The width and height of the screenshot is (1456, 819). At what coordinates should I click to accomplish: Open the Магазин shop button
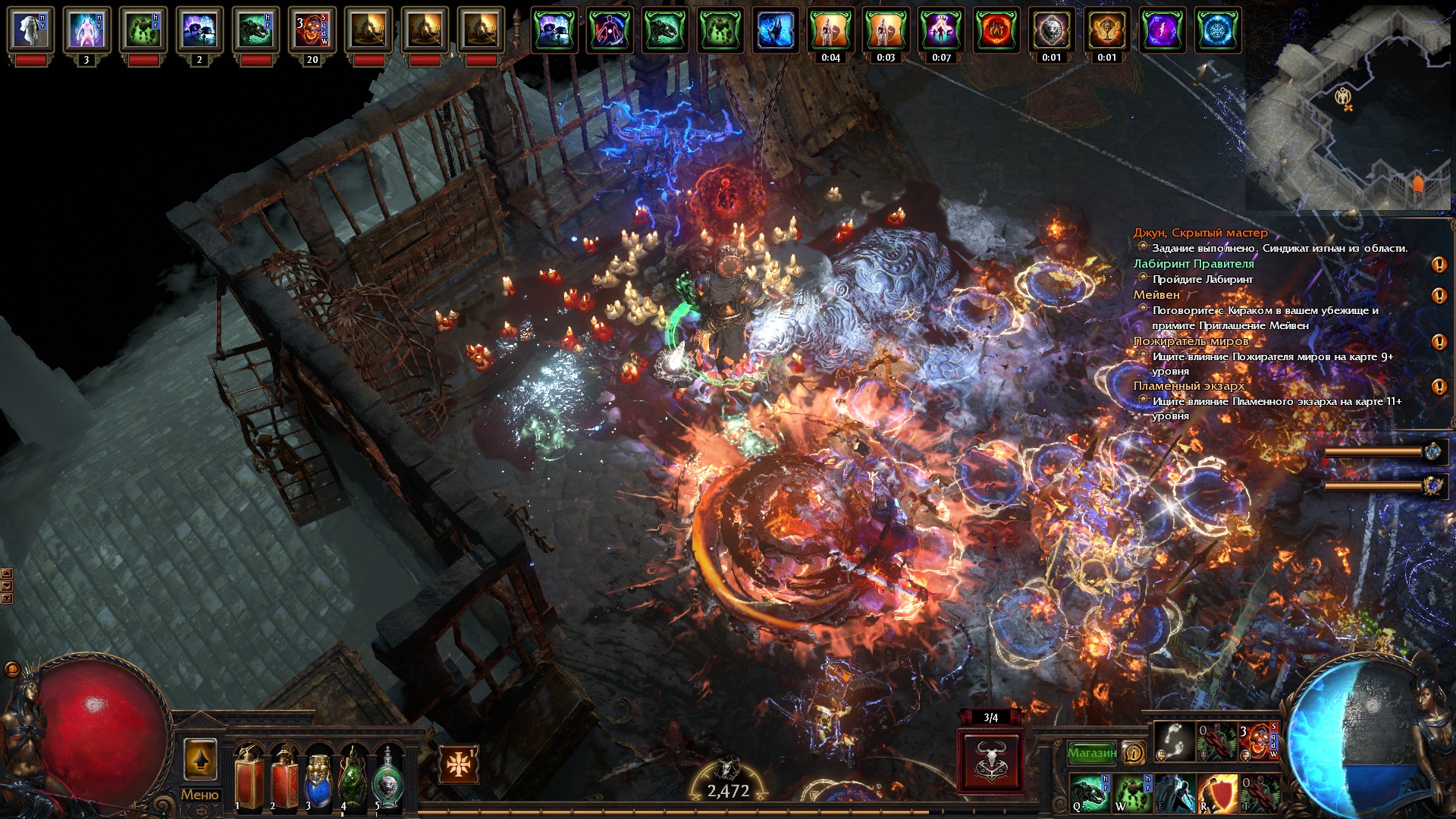[1091, 753]
